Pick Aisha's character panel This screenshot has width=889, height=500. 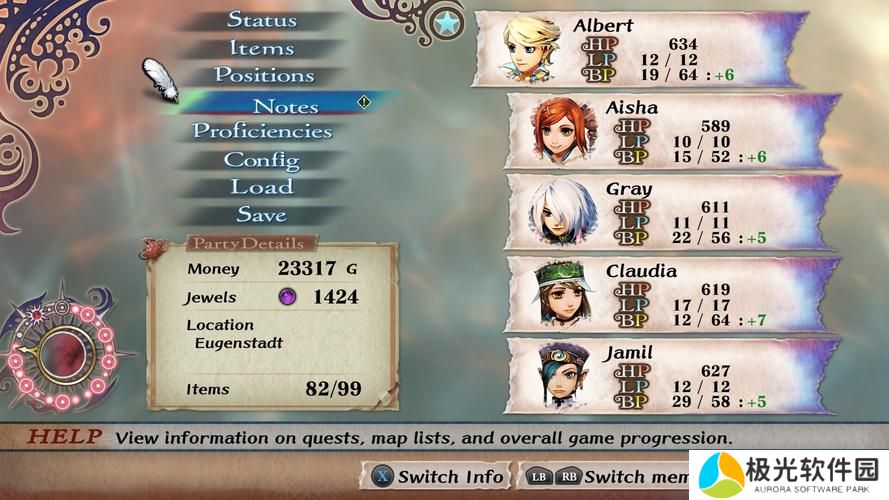[x=672, y=130]
